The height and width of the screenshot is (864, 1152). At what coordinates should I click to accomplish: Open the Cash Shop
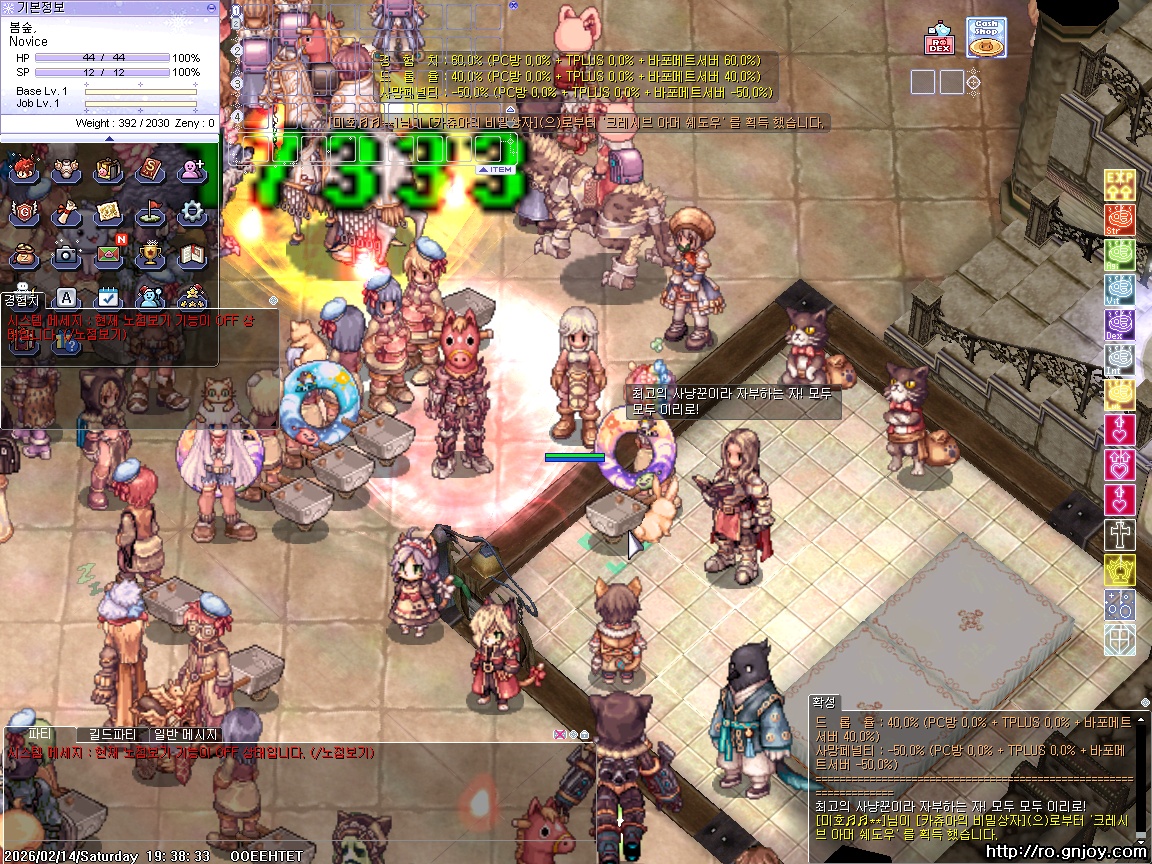point(986,37)
